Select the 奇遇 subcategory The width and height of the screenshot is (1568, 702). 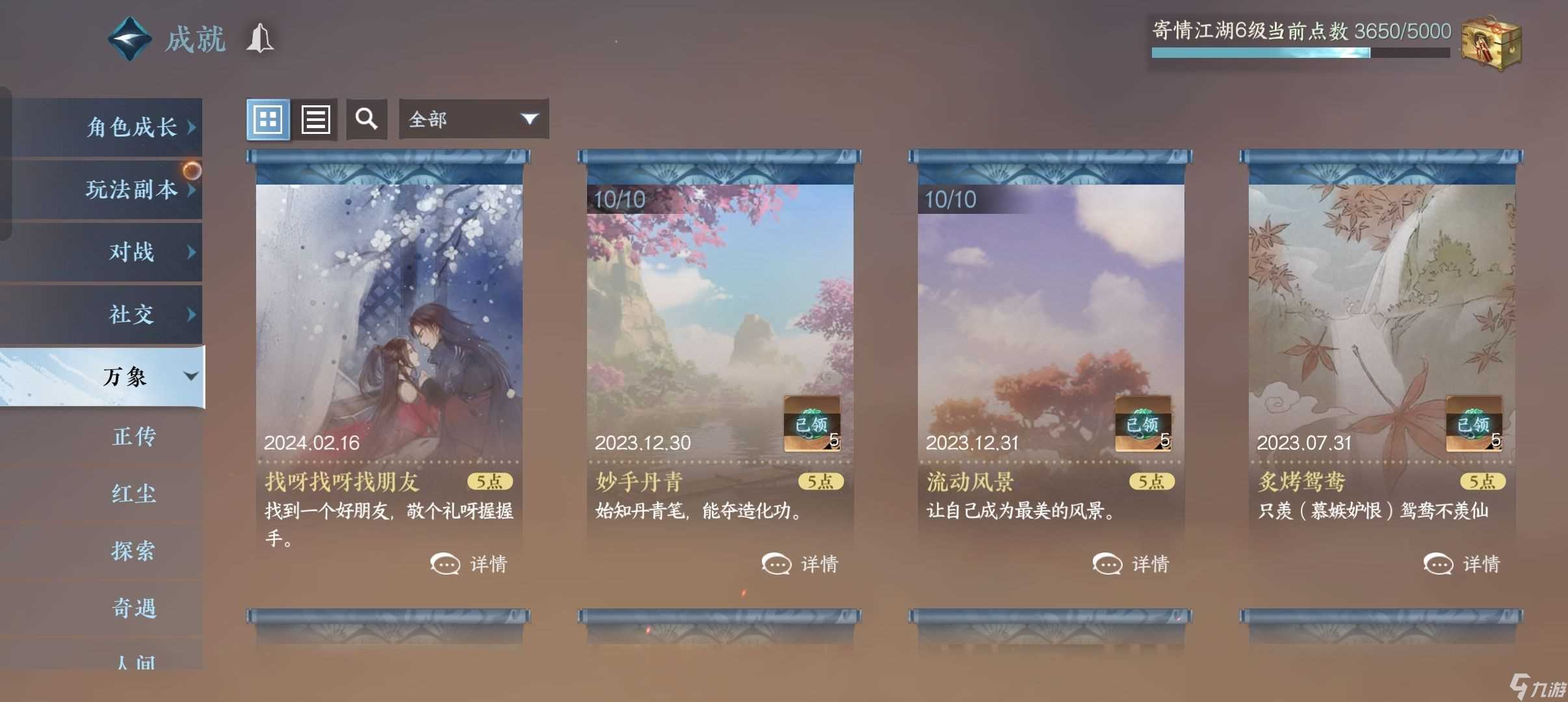135,609
